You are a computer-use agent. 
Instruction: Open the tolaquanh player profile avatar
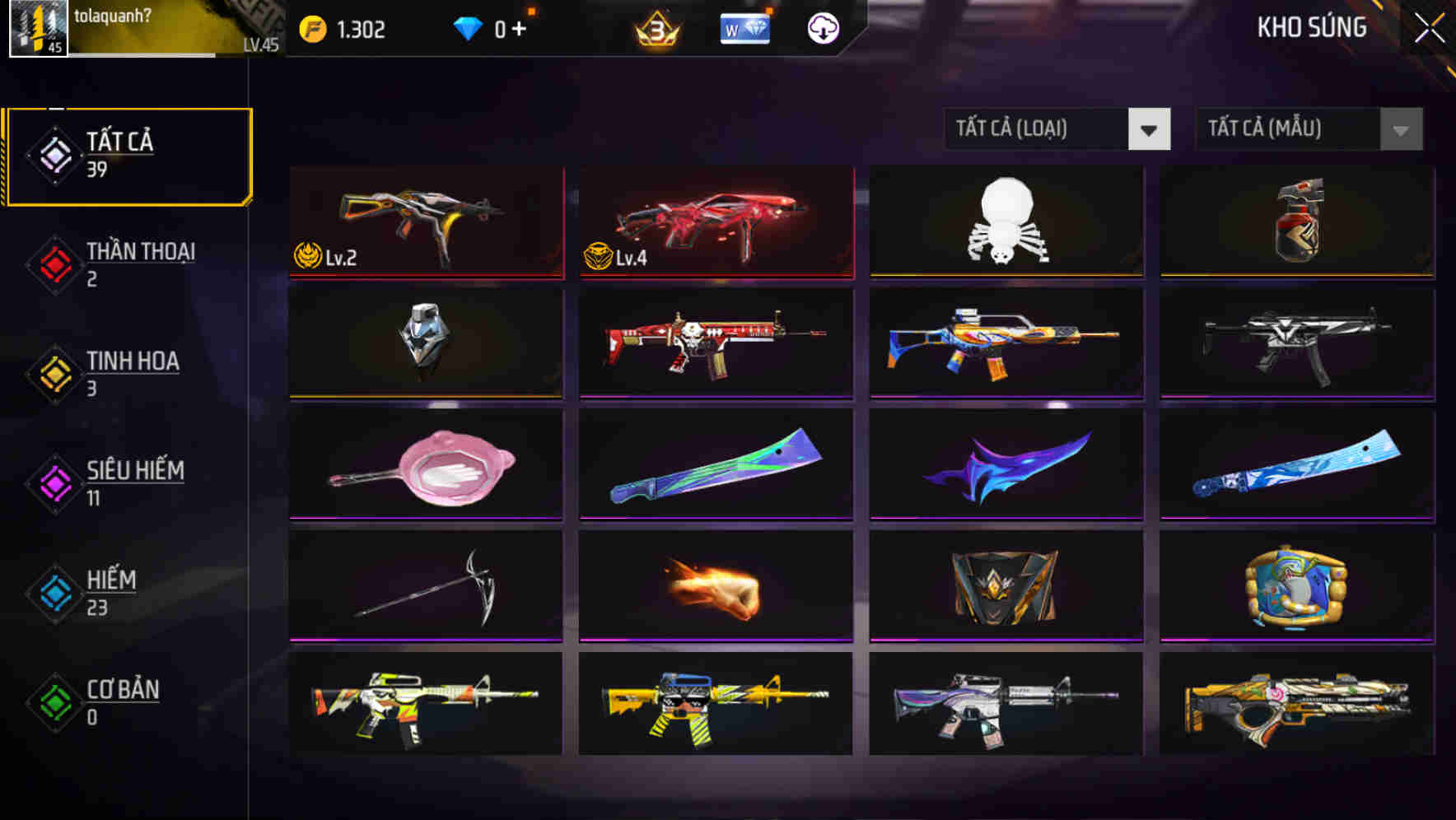coord(37,29)
